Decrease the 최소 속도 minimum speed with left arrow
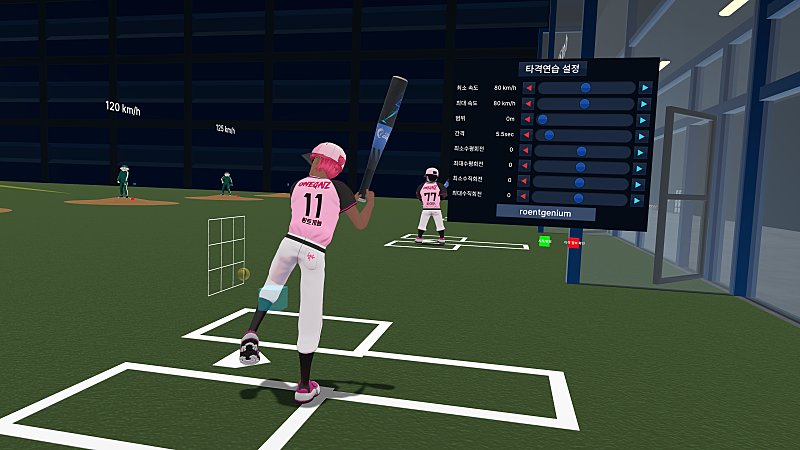This screenshot has width=800, height=450. pyautogui.click(x=528, y=88)
